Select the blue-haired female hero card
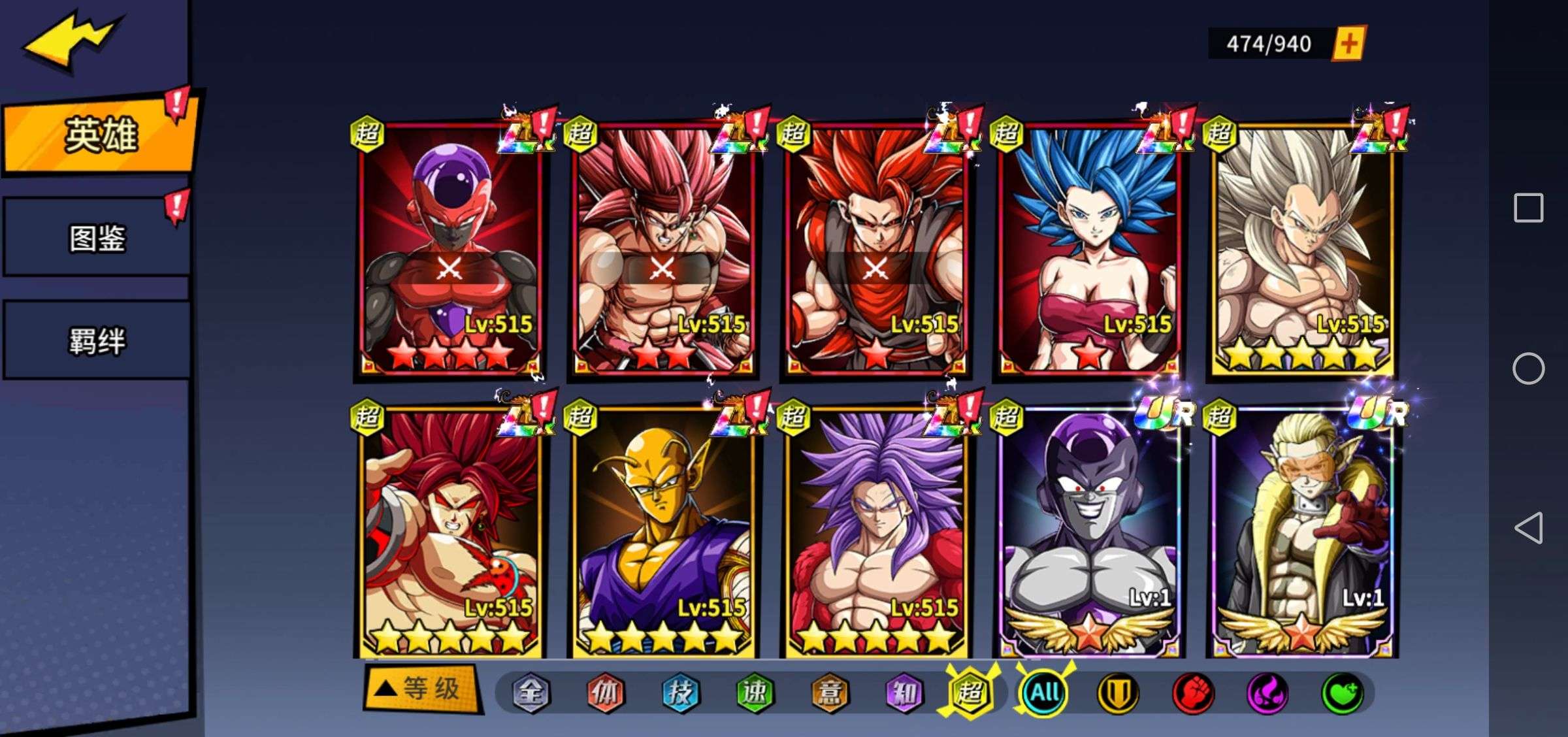The image size is (1568, 737). point(1089,248)
